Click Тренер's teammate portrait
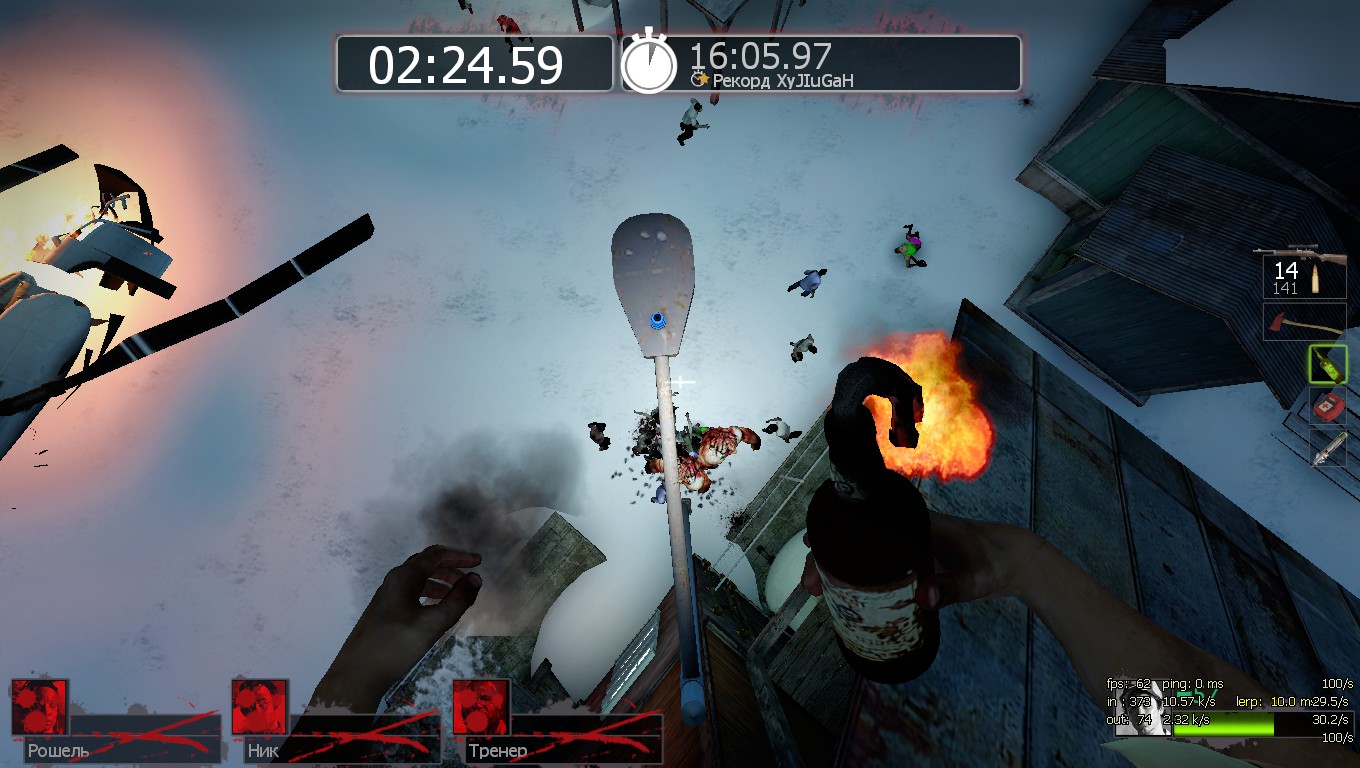This screenshot has height=768, width=1360. 481,707
